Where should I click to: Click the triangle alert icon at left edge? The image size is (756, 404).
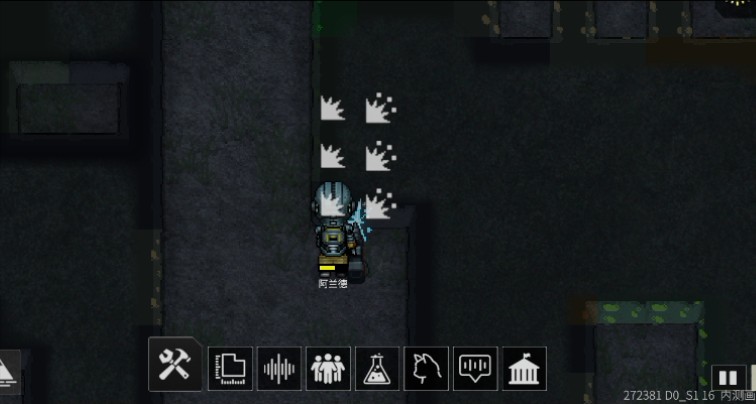click(8, 370)
